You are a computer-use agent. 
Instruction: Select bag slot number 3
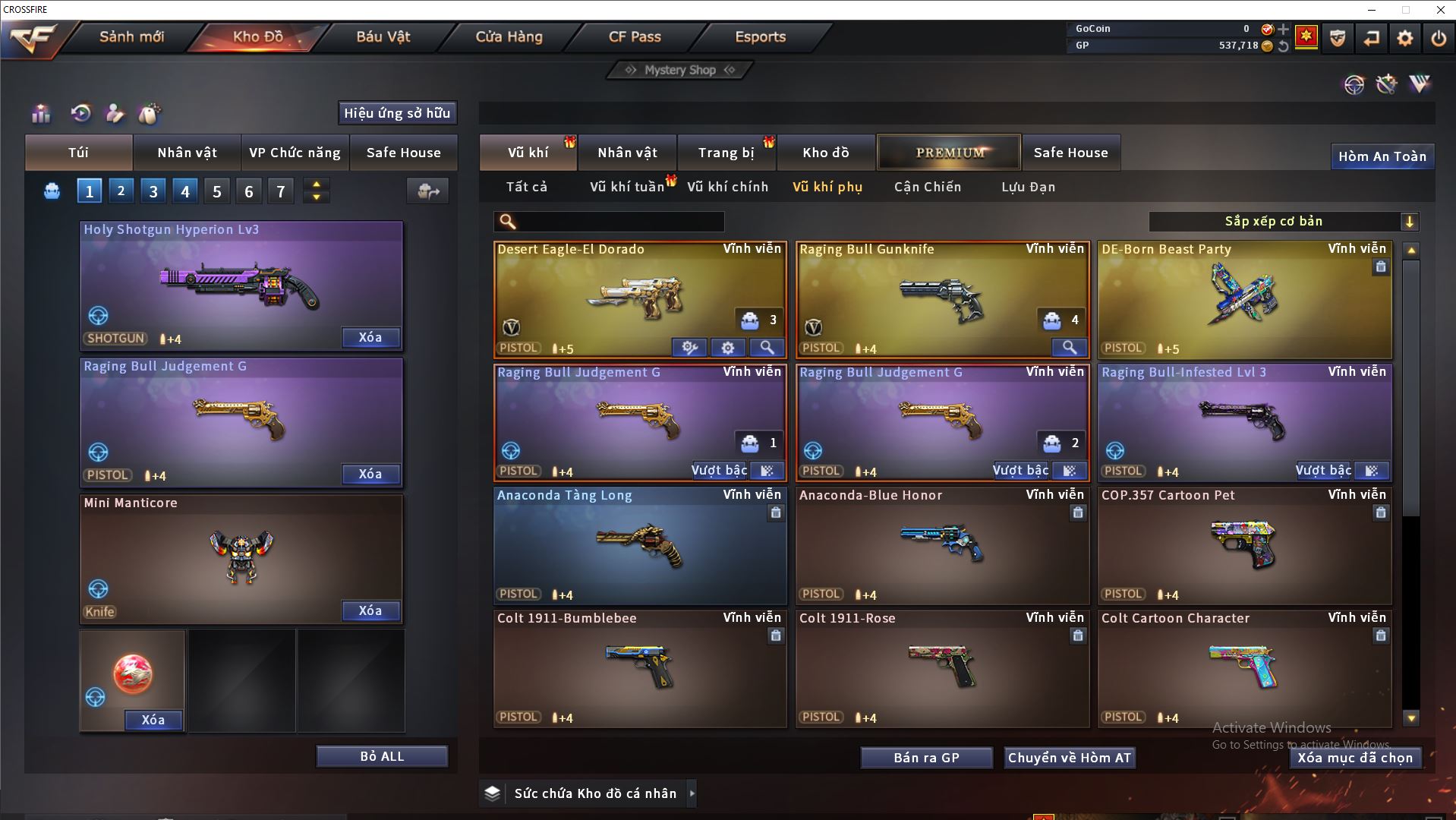coord(153,191)
